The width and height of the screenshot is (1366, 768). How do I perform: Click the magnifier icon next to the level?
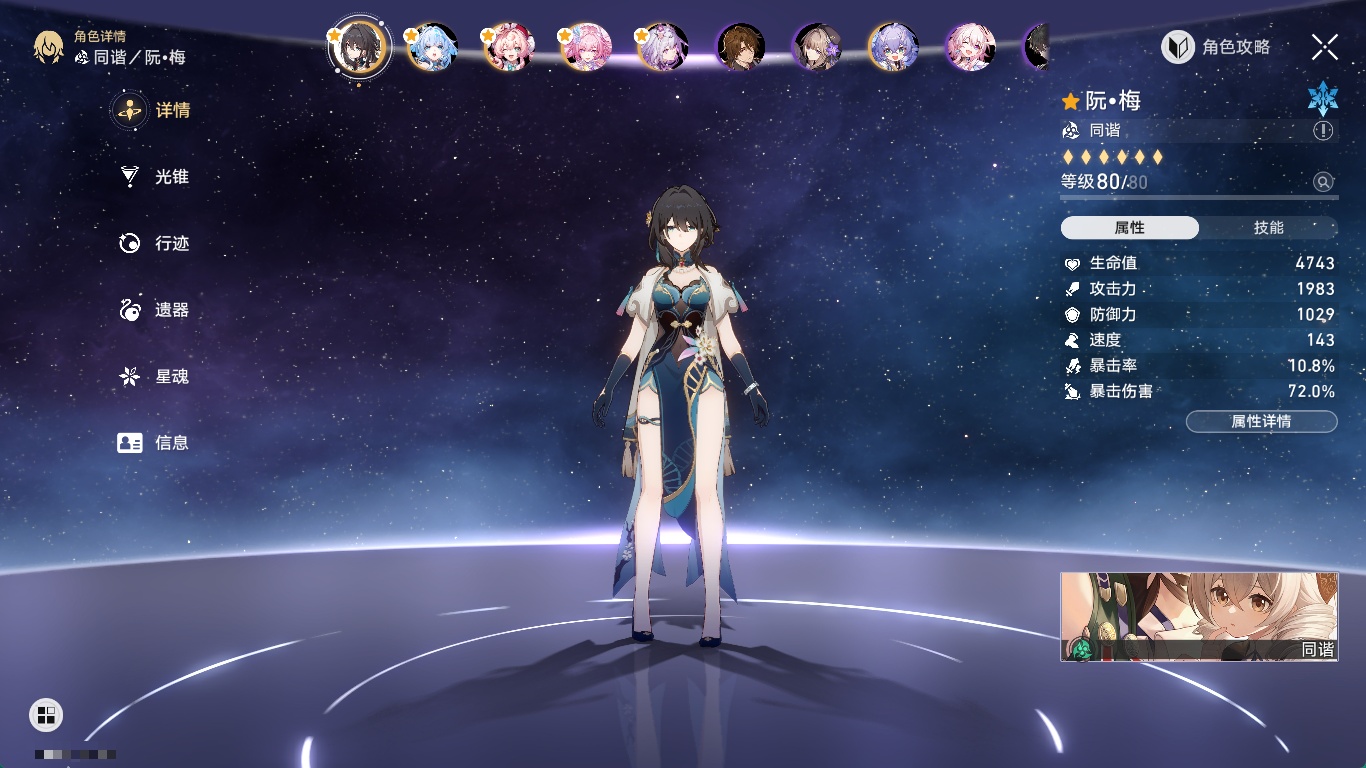click(x=1323, y=182)
